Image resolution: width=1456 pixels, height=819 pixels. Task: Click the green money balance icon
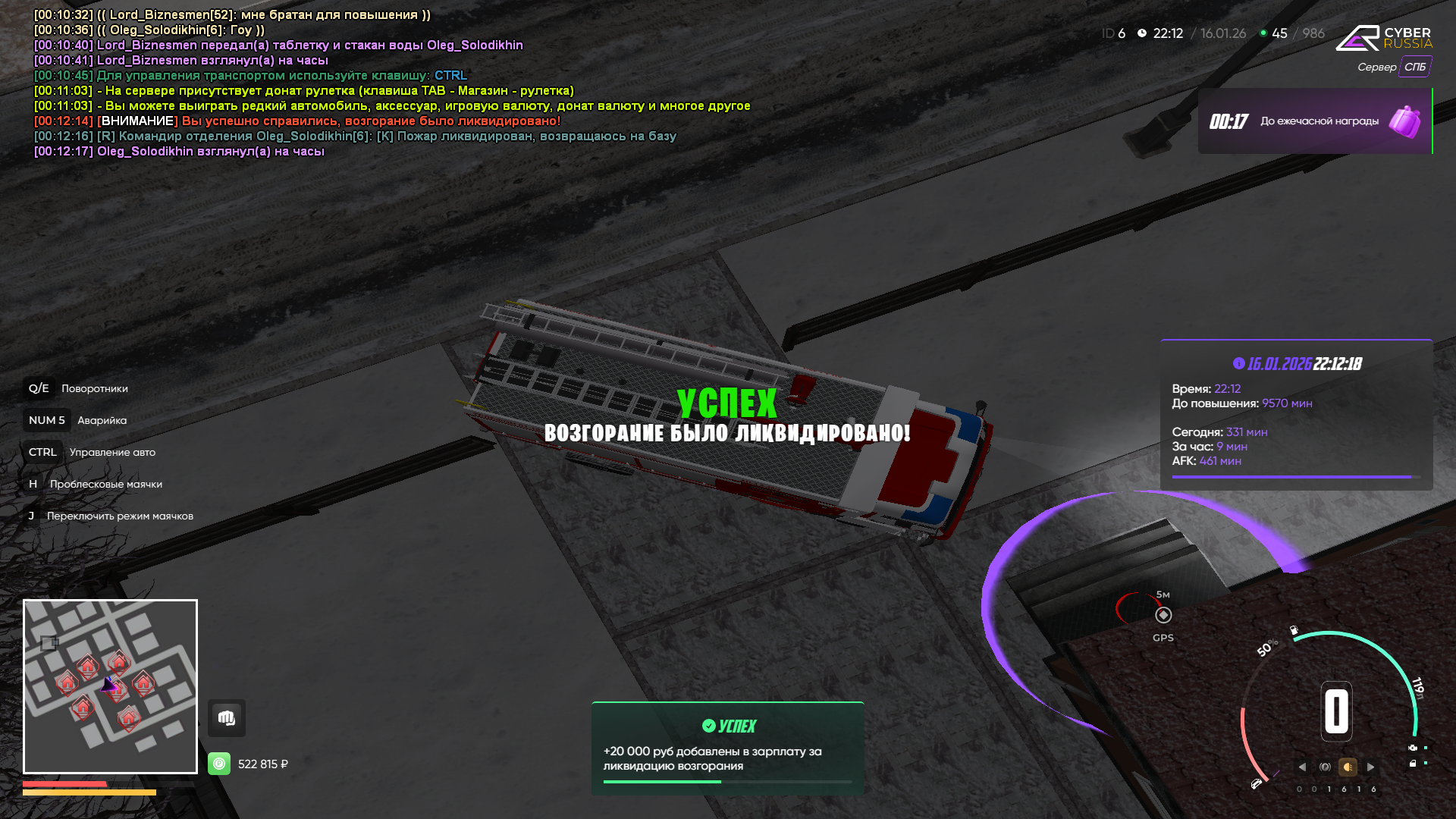click(x=219, y=764)
